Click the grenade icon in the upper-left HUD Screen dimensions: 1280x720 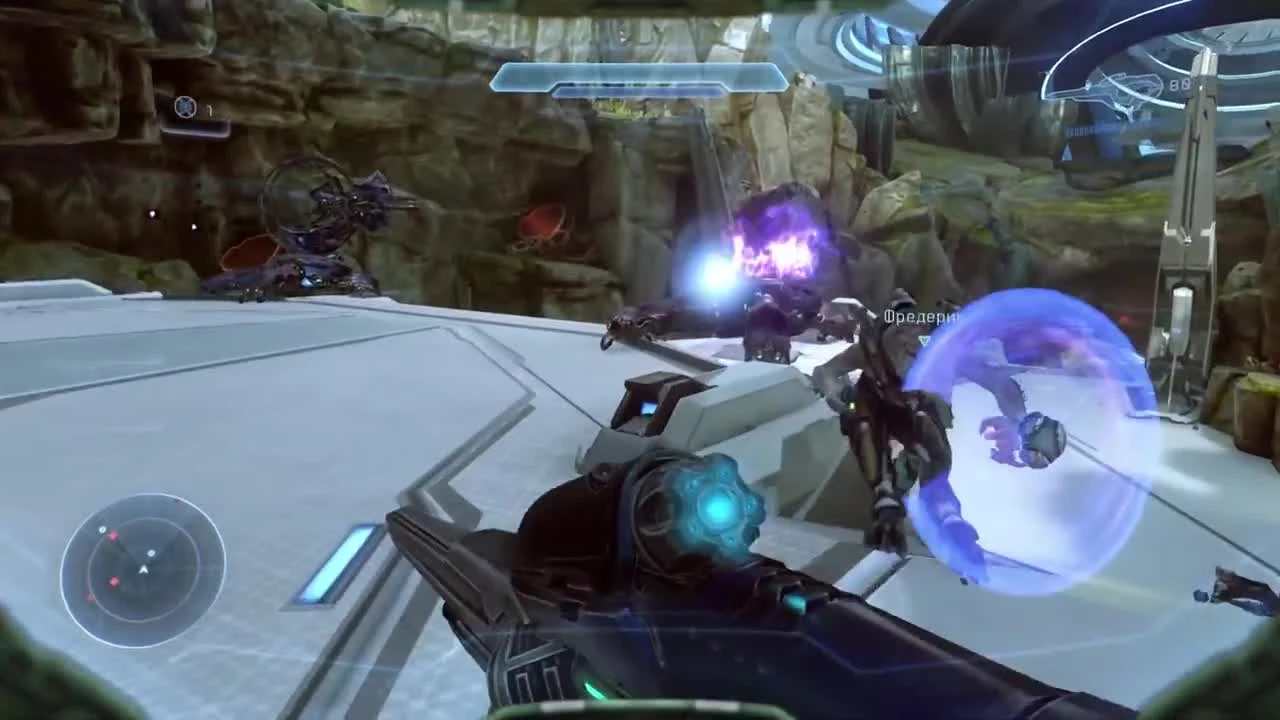(185, 107)
